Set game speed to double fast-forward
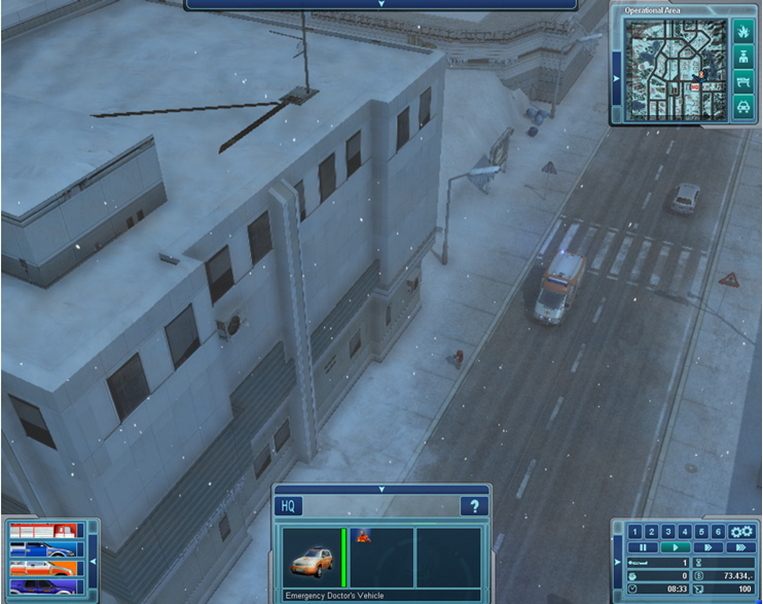This screenshot has width=763, height=604. coord(741,548)
